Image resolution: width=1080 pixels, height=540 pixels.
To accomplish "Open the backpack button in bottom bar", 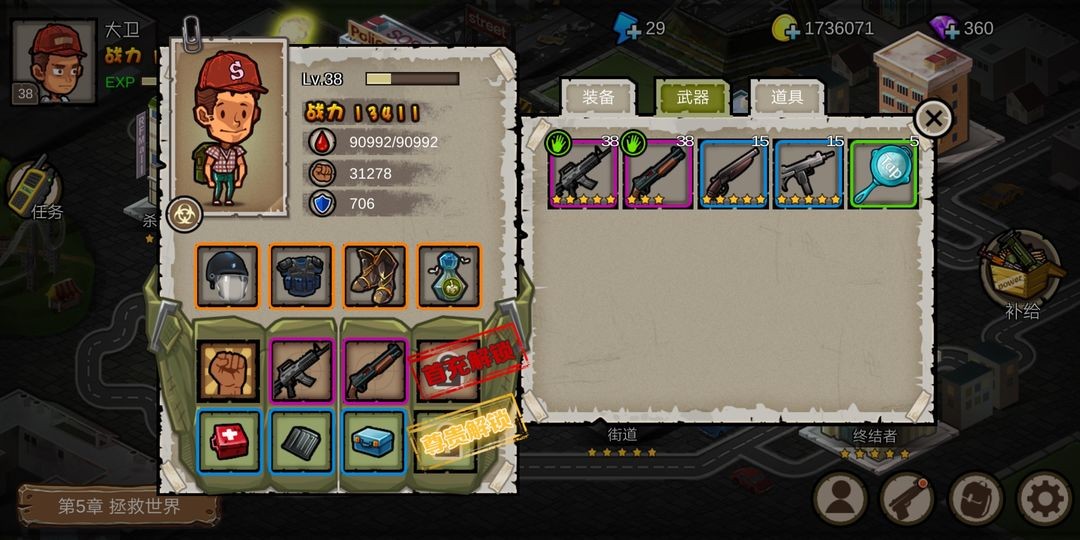I will tap(975, 498).
